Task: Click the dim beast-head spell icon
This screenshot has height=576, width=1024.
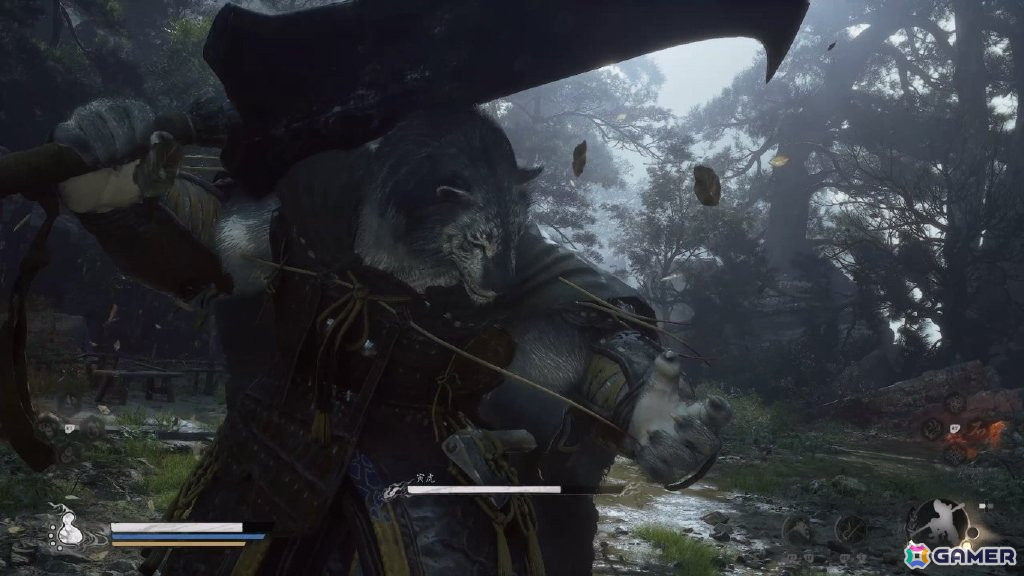Action: (797, 530)
